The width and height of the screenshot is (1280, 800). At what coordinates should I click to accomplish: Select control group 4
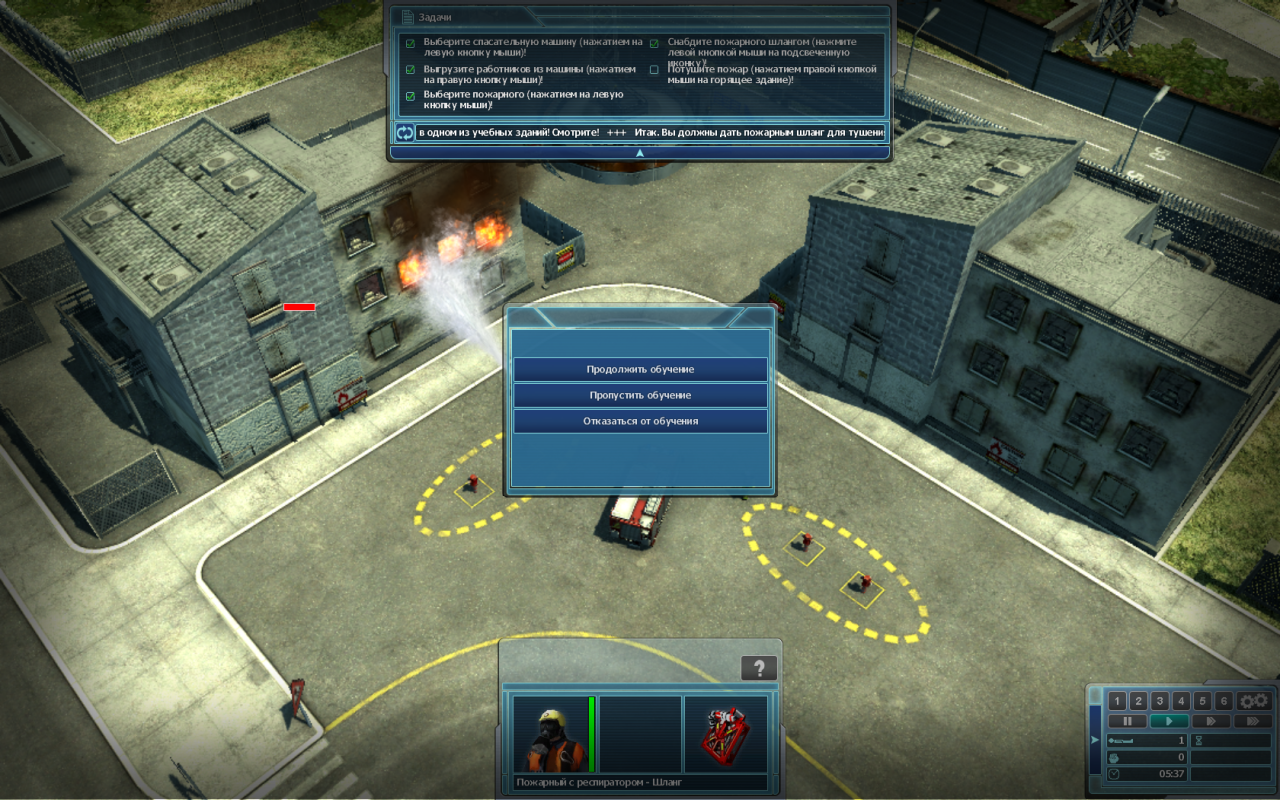(1181, 701)
